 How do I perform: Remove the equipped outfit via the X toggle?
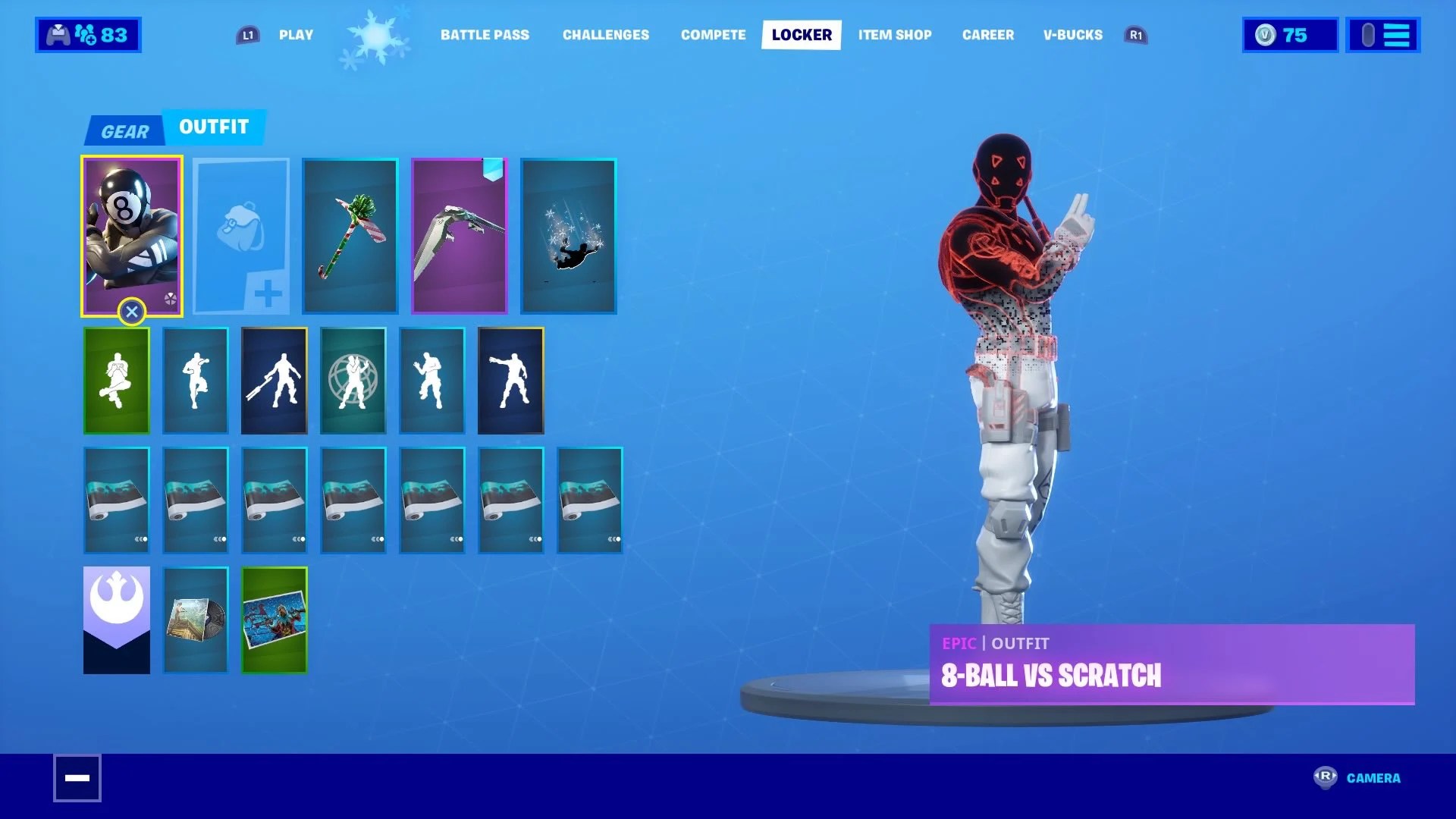click(132, 311)
